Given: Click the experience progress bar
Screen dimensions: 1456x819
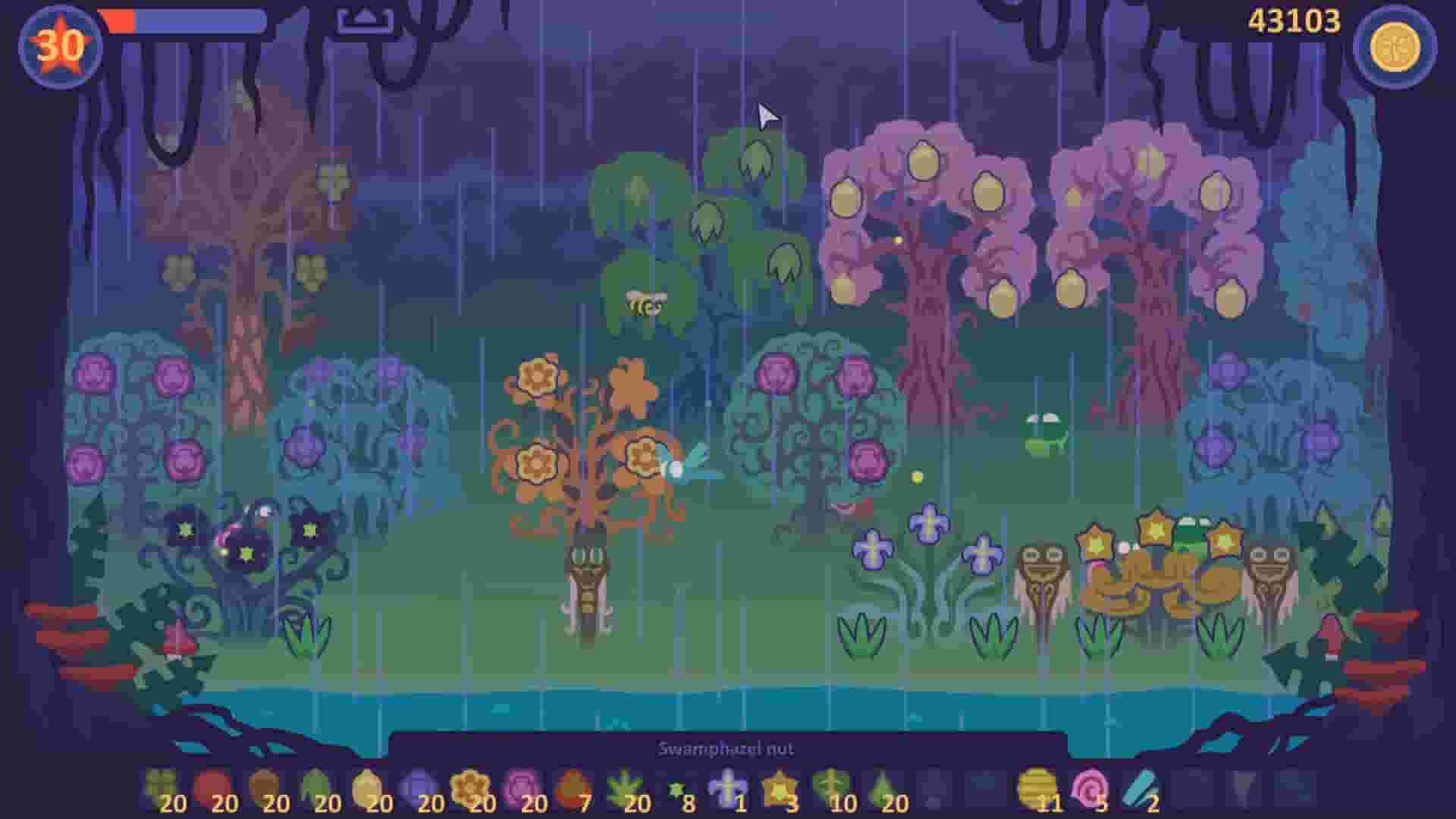Looking at the screenshot, I should pos(182,23).
